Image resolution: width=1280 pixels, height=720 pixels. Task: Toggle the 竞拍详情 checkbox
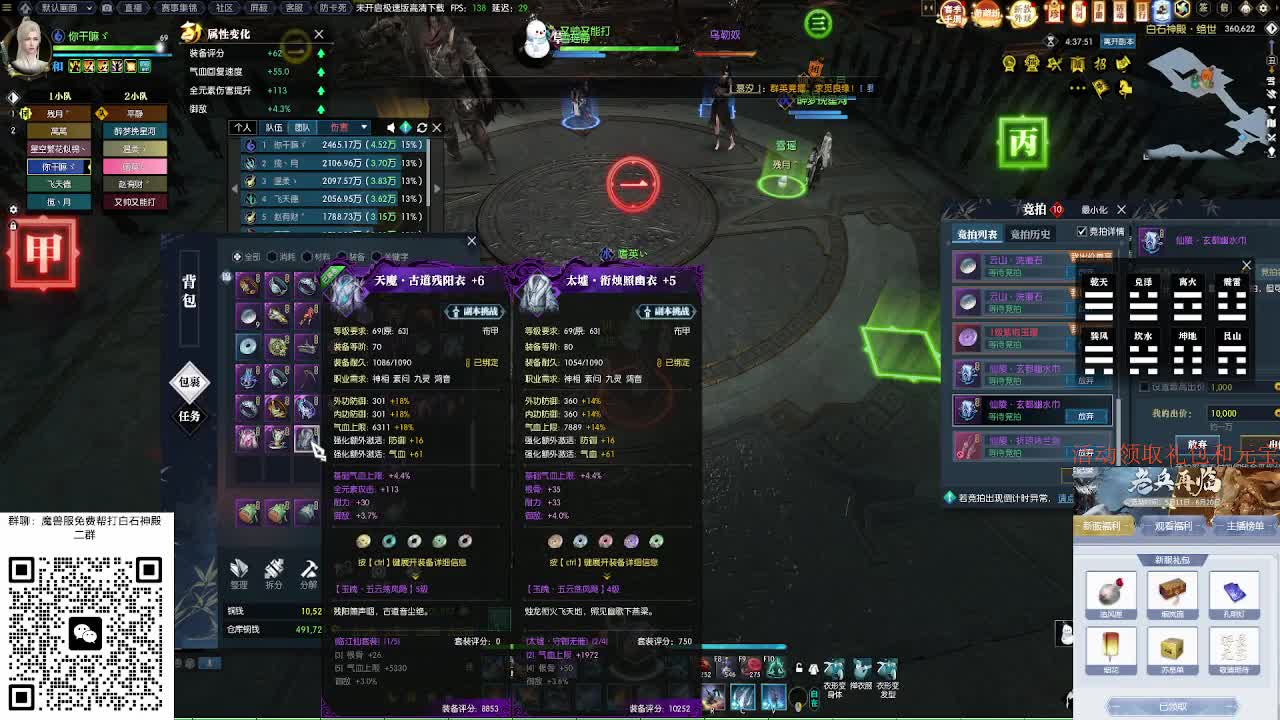pyautogui.click(x=1082, y=231)
